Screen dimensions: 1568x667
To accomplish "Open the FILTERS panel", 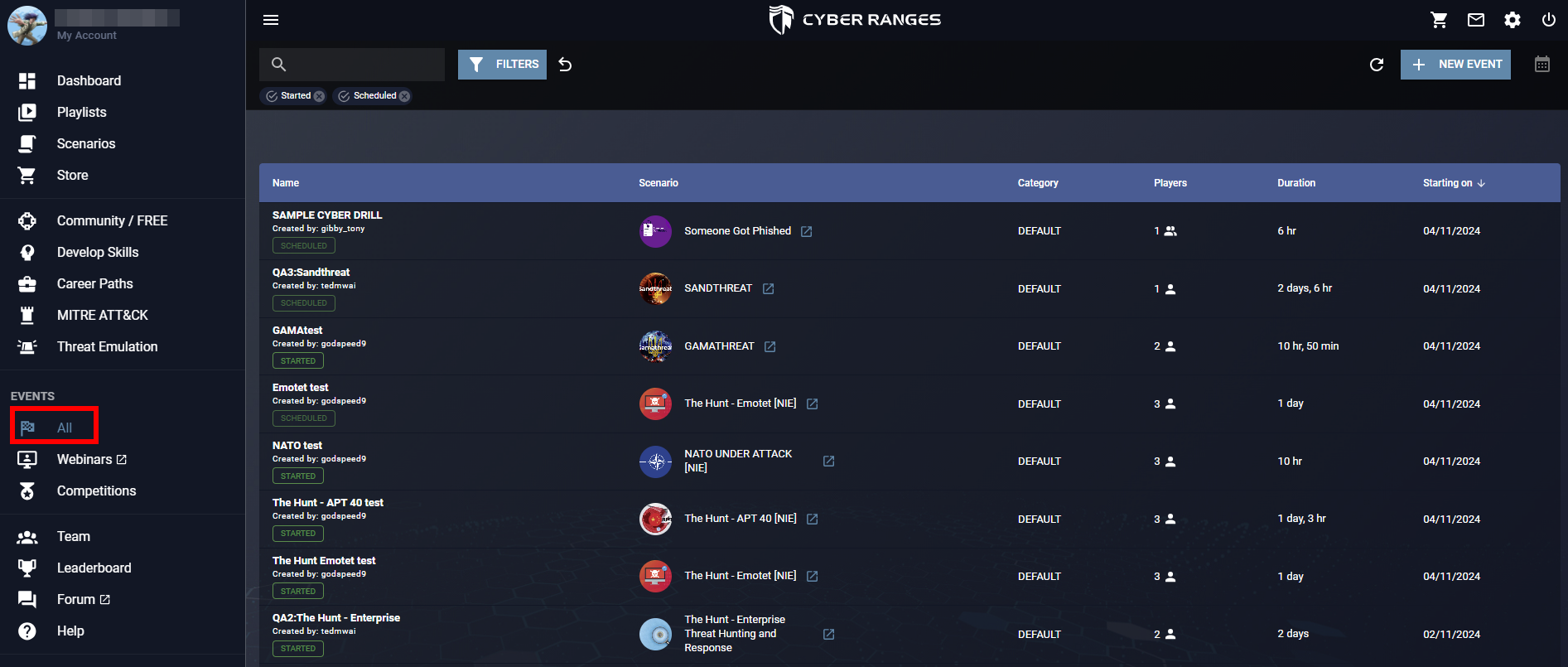I will 502,64.
